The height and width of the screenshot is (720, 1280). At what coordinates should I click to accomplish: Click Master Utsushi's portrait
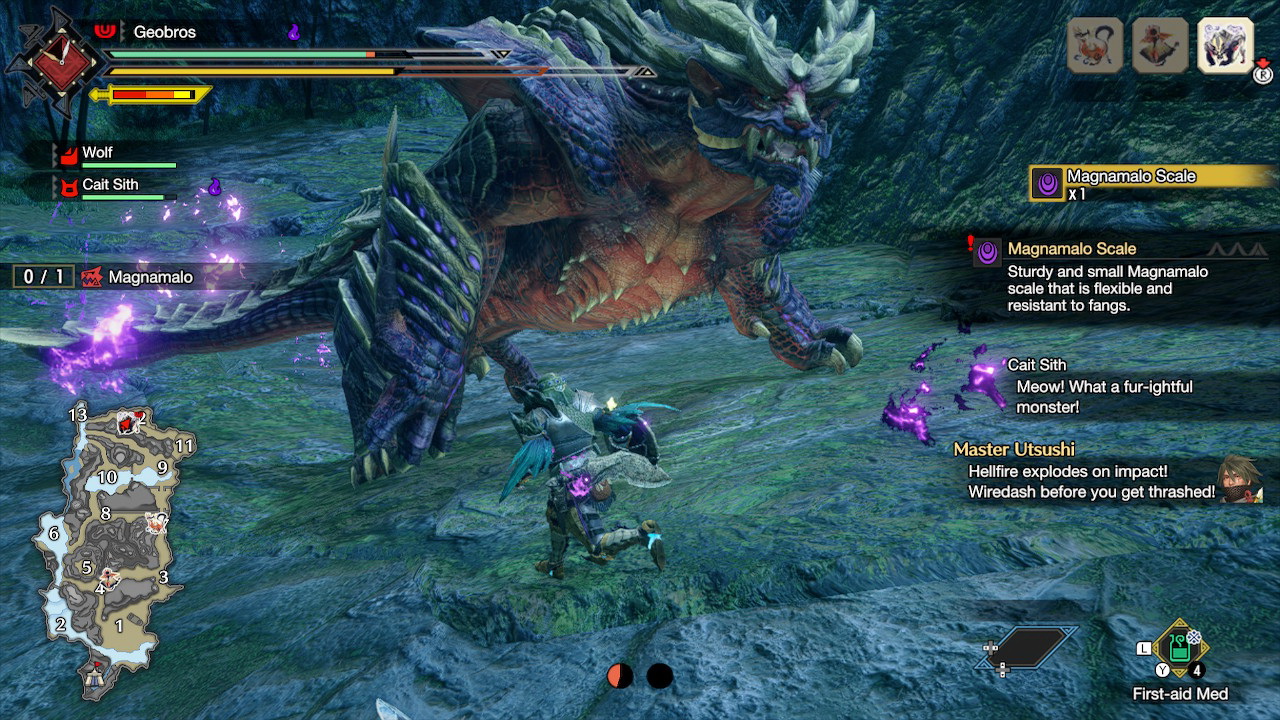tap(1240, 478)
